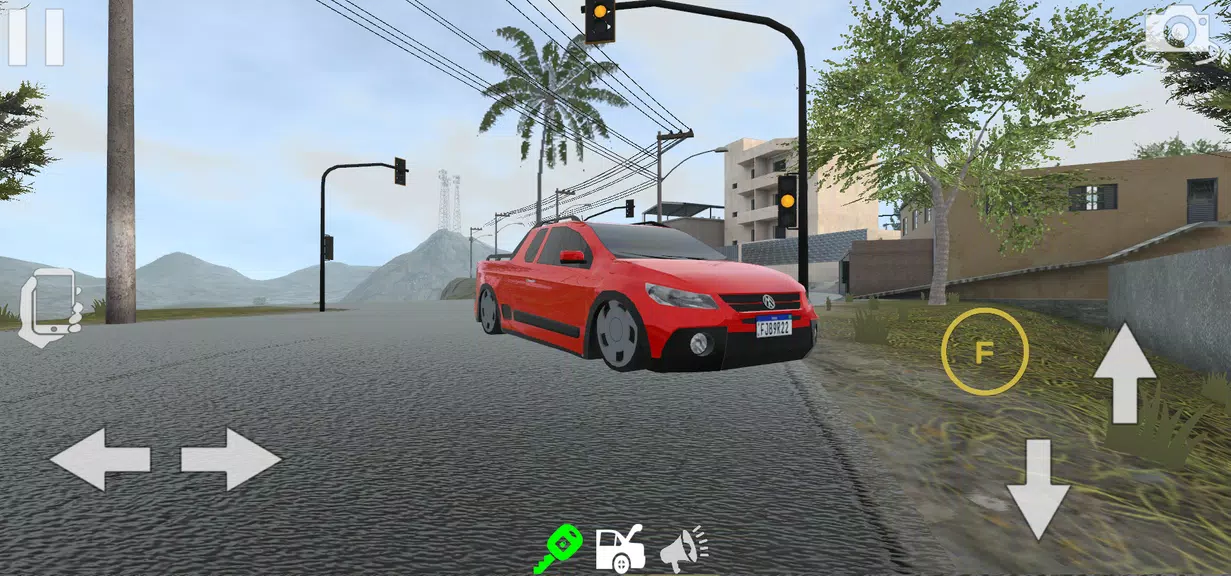
Task: Steer left with the left arrow
Action: [x=100, y=459]
